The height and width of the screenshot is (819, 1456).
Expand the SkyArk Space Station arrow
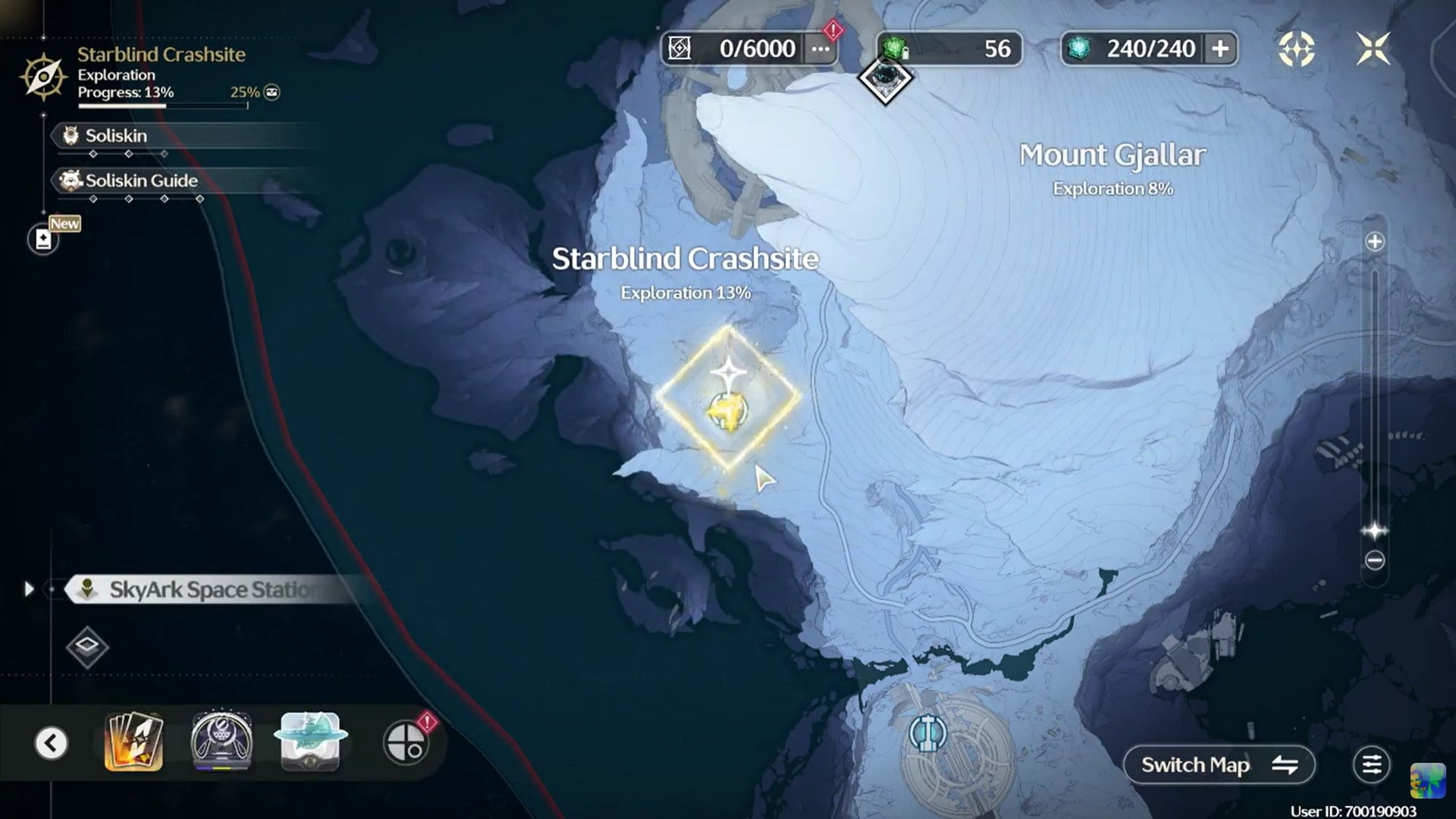click(x=29, y=589)
